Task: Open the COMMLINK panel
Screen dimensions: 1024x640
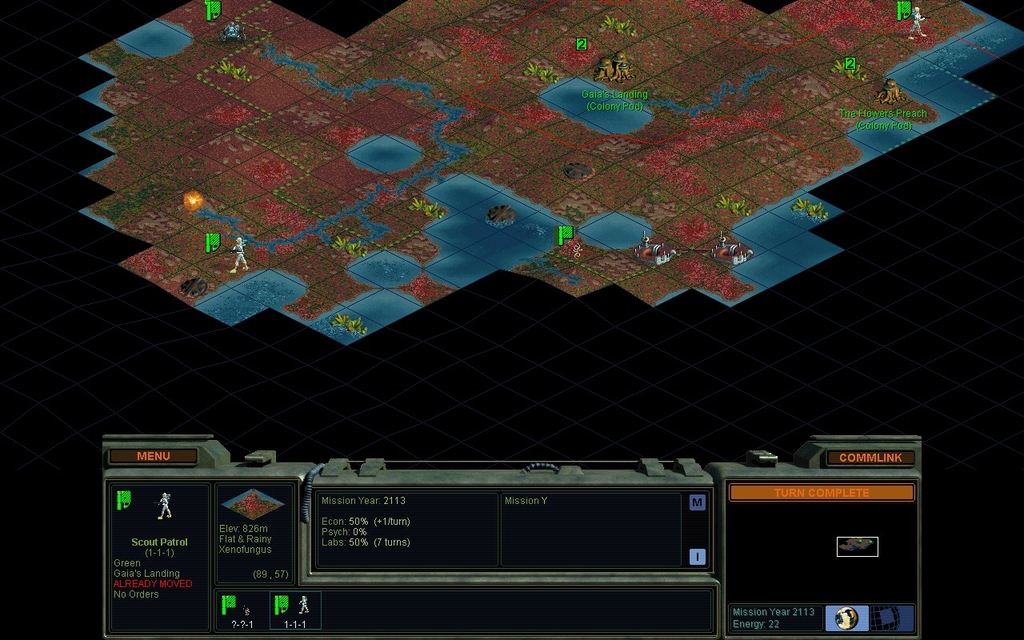Action: coord(870,457)
